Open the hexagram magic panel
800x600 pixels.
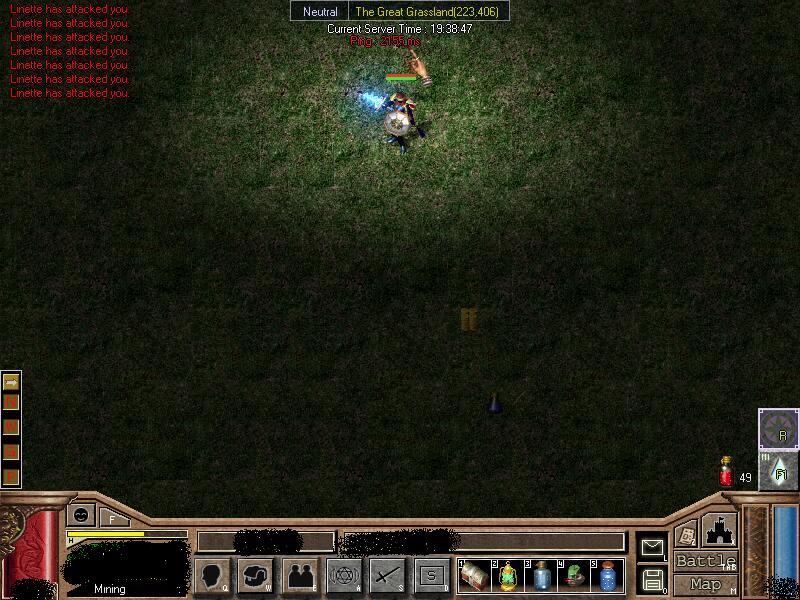(344, 575)
